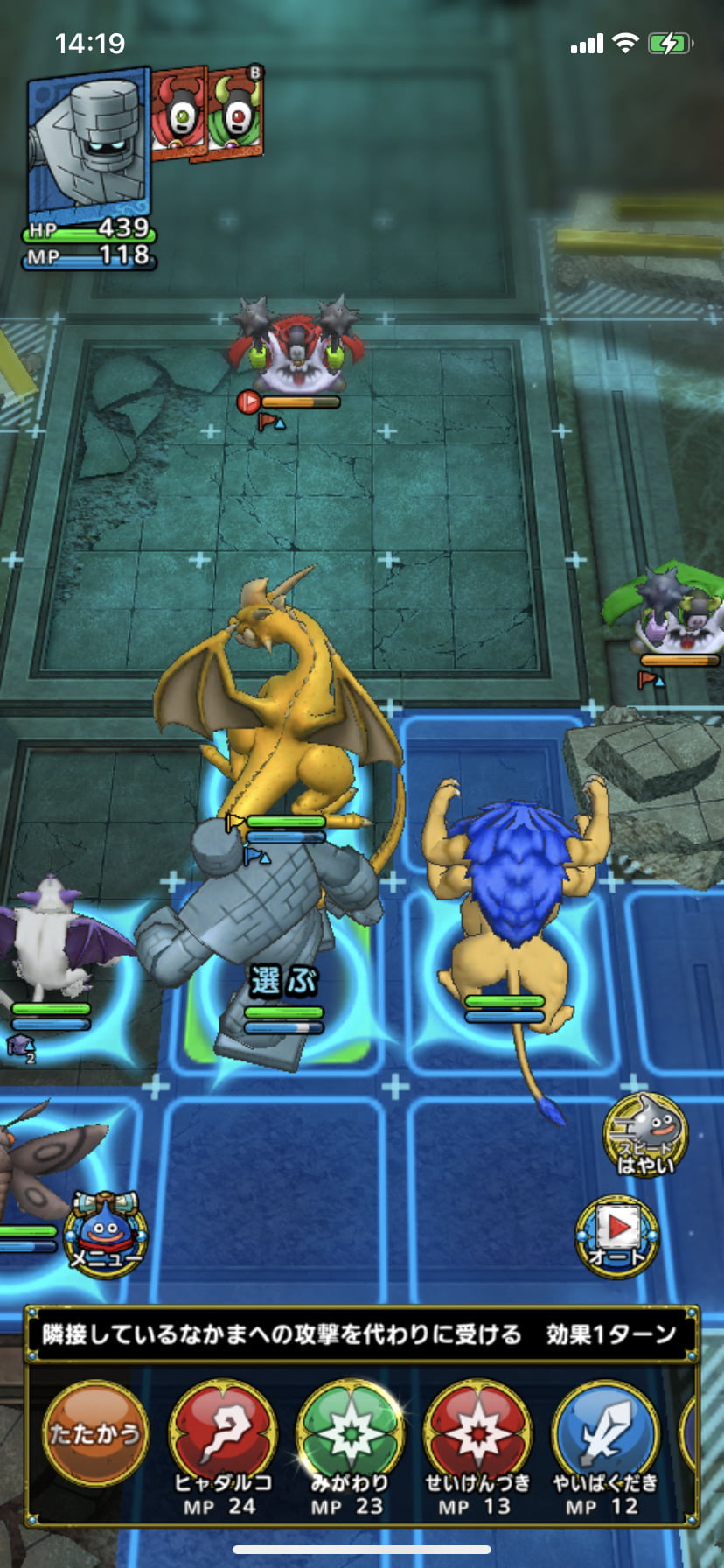
Task: Tap the 選ぶ marker on the golem tile
Action: [282, 981]
